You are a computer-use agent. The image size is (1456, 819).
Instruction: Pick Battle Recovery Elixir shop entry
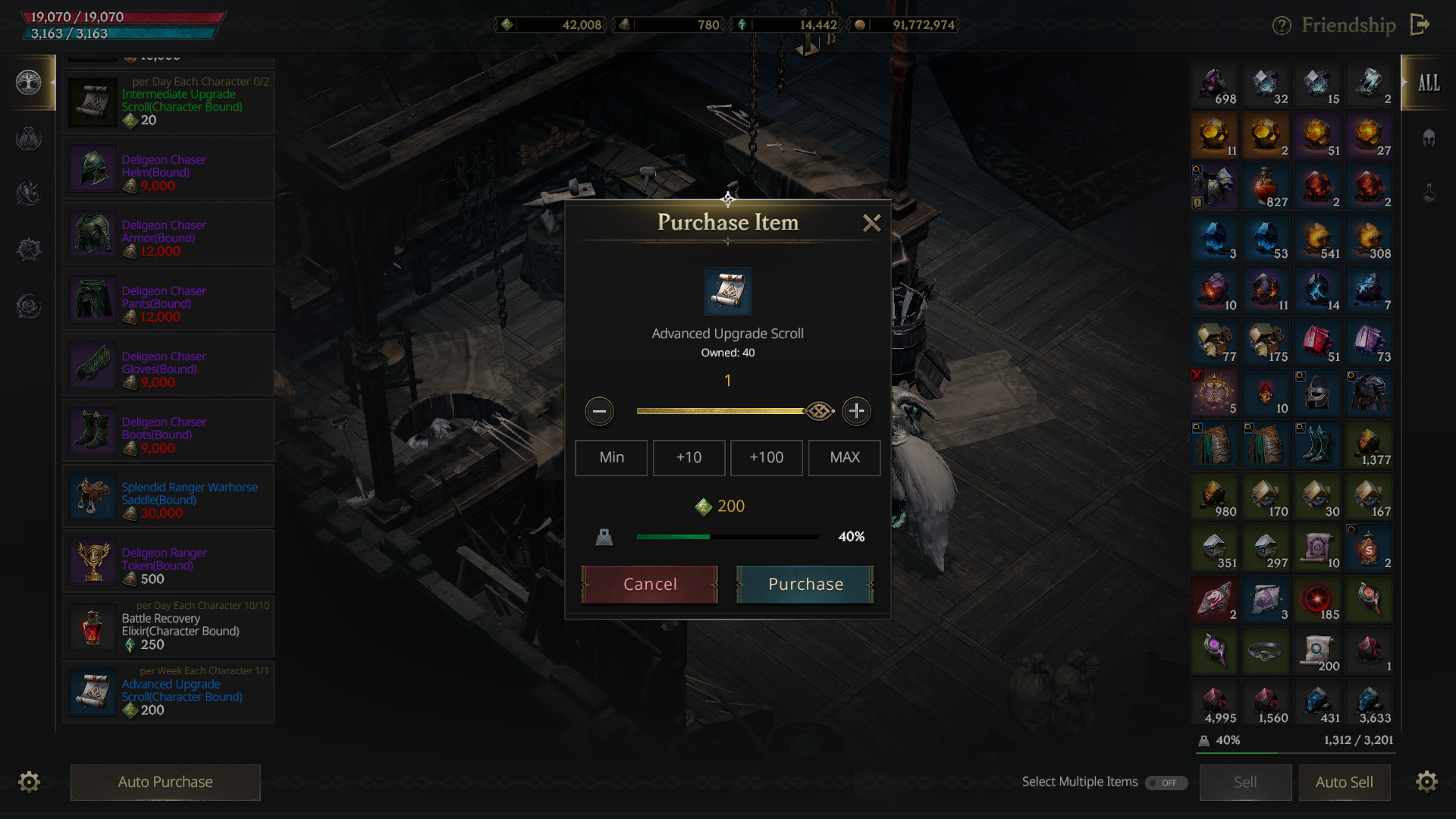(168, 628)
